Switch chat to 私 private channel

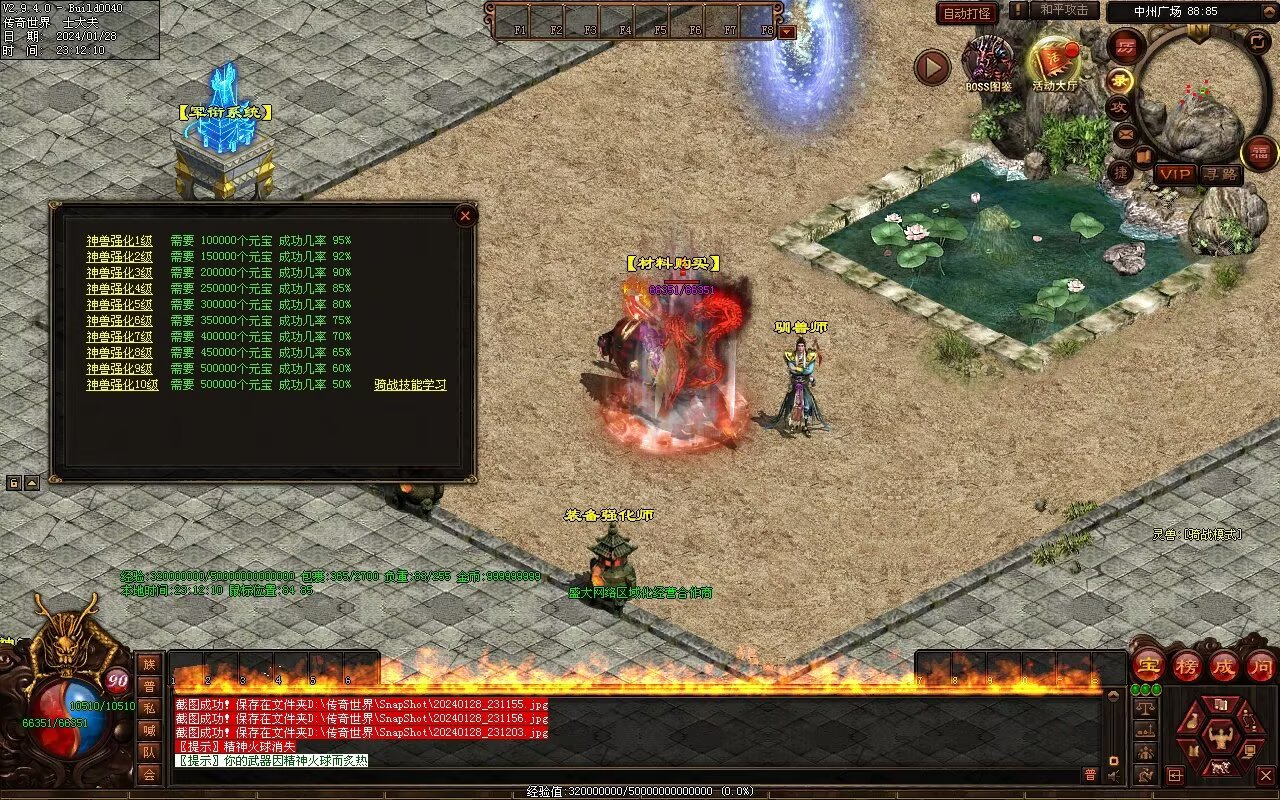coord(149,708)
